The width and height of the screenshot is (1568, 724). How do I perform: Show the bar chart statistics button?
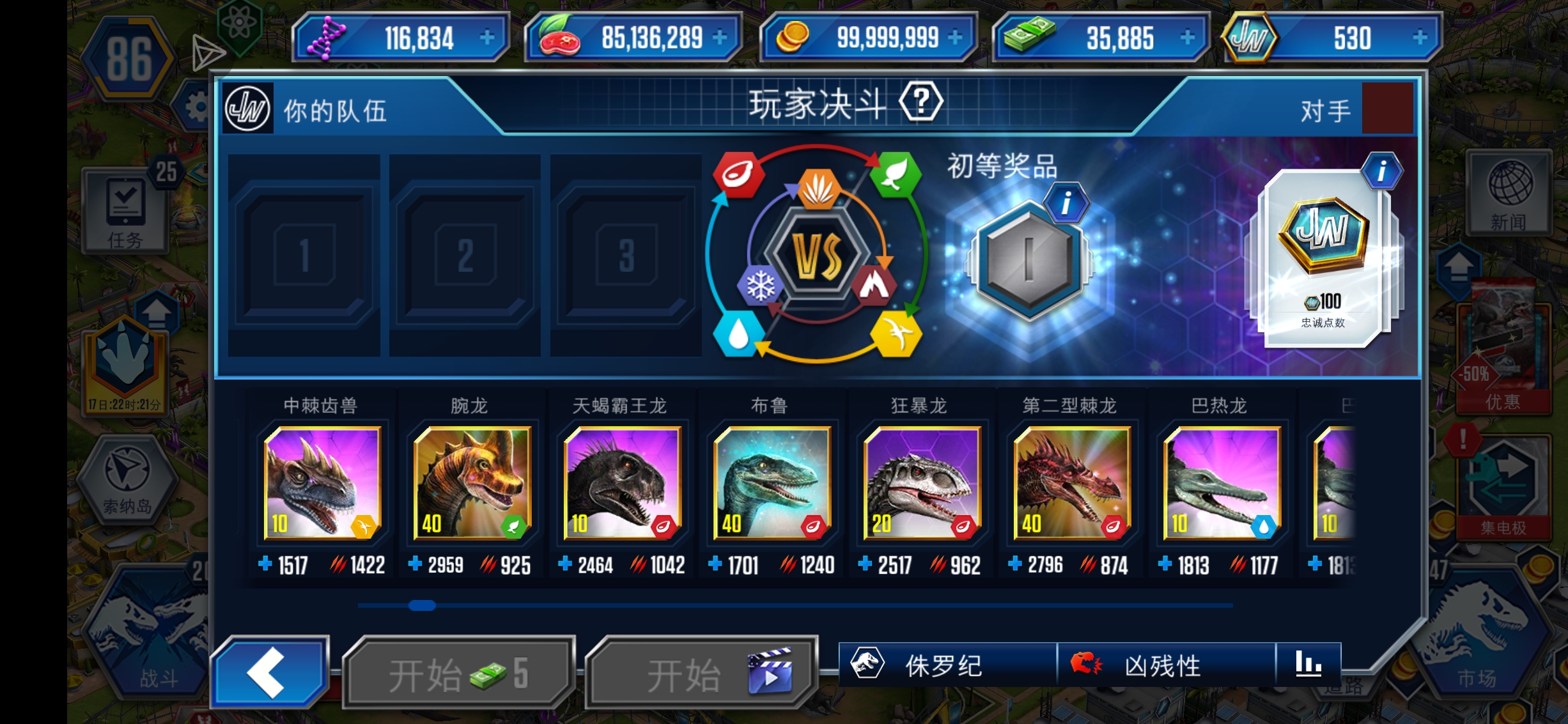(x=1308, y=665)
